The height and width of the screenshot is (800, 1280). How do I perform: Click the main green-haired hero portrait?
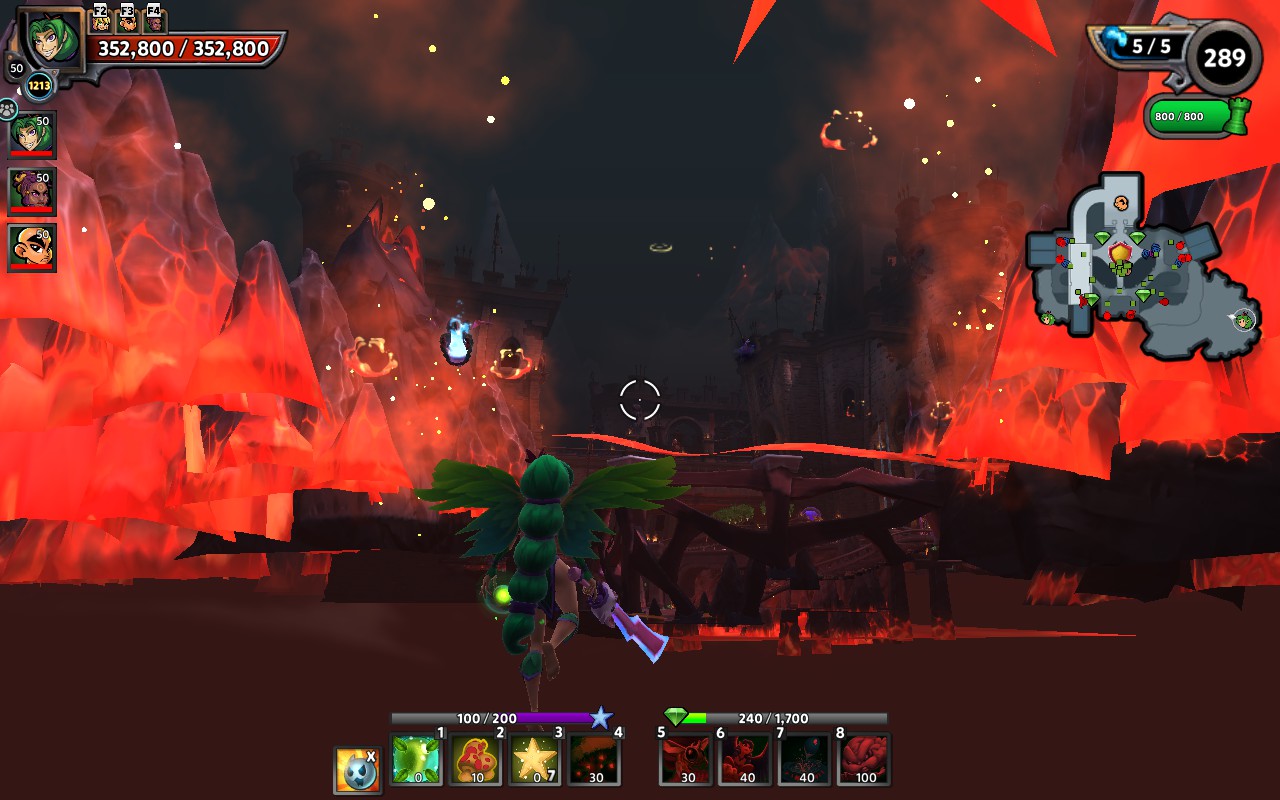pos(51,42)
